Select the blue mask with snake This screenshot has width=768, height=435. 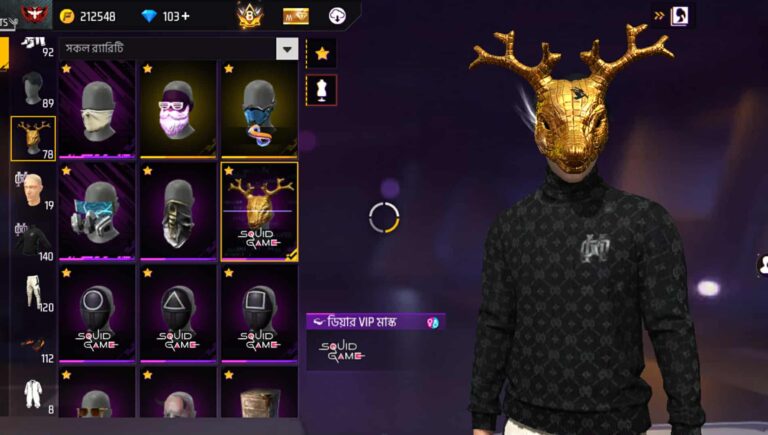point(259,110)
